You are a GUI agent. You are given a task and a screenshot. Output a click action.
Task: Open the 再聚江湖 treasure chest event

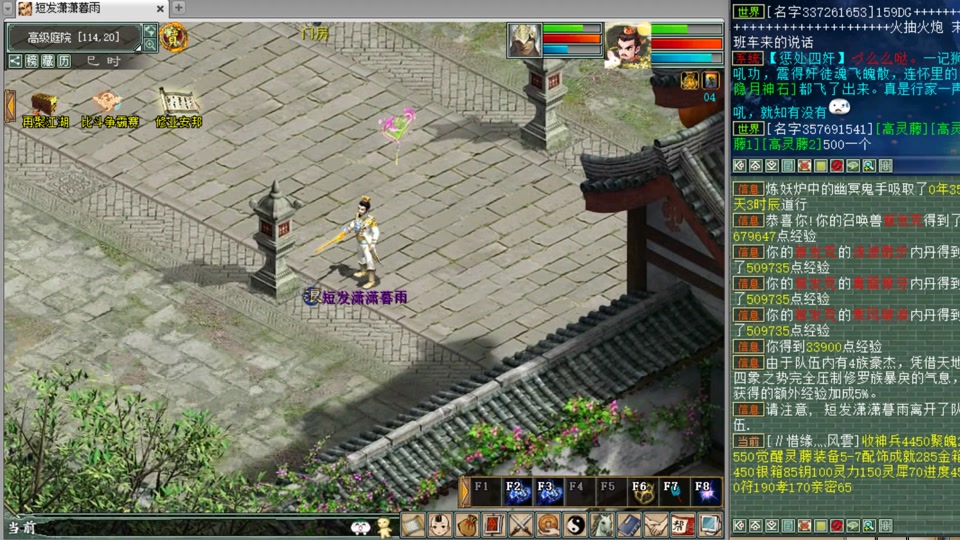[x=44, y=103]
